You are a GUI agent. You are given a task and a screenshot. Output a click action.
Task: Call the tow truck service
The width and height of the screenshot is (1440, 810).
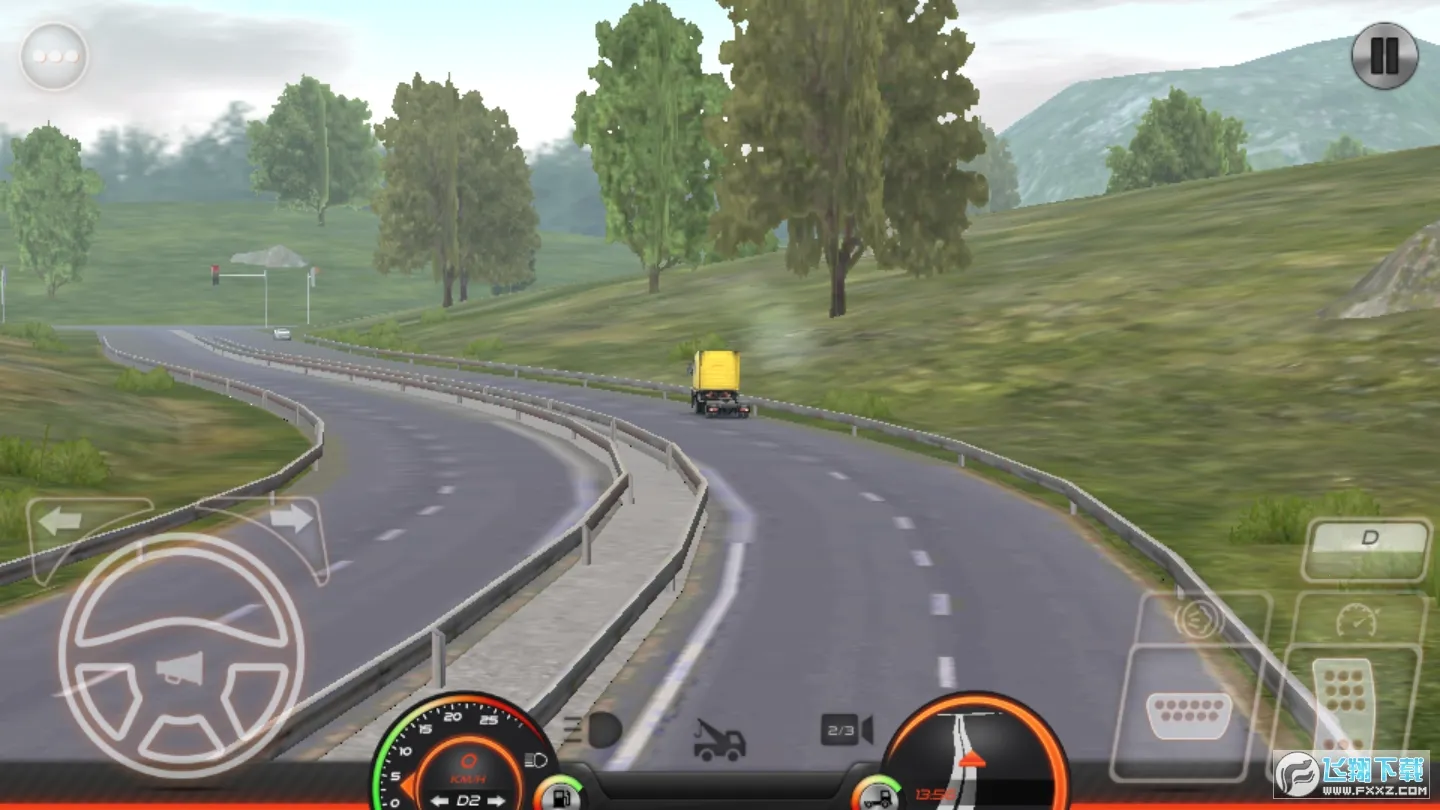(x=720, y=740)
